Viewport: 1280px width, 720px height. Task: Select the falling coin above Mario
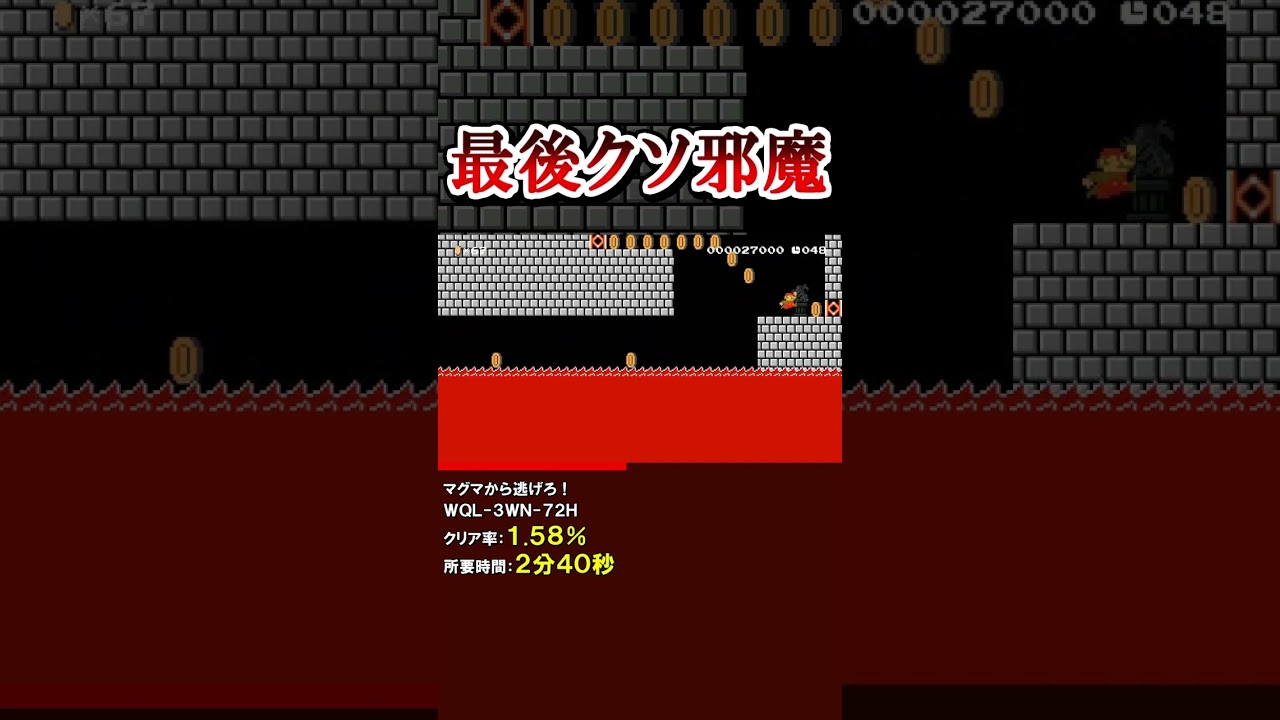[x=748, y=276]
